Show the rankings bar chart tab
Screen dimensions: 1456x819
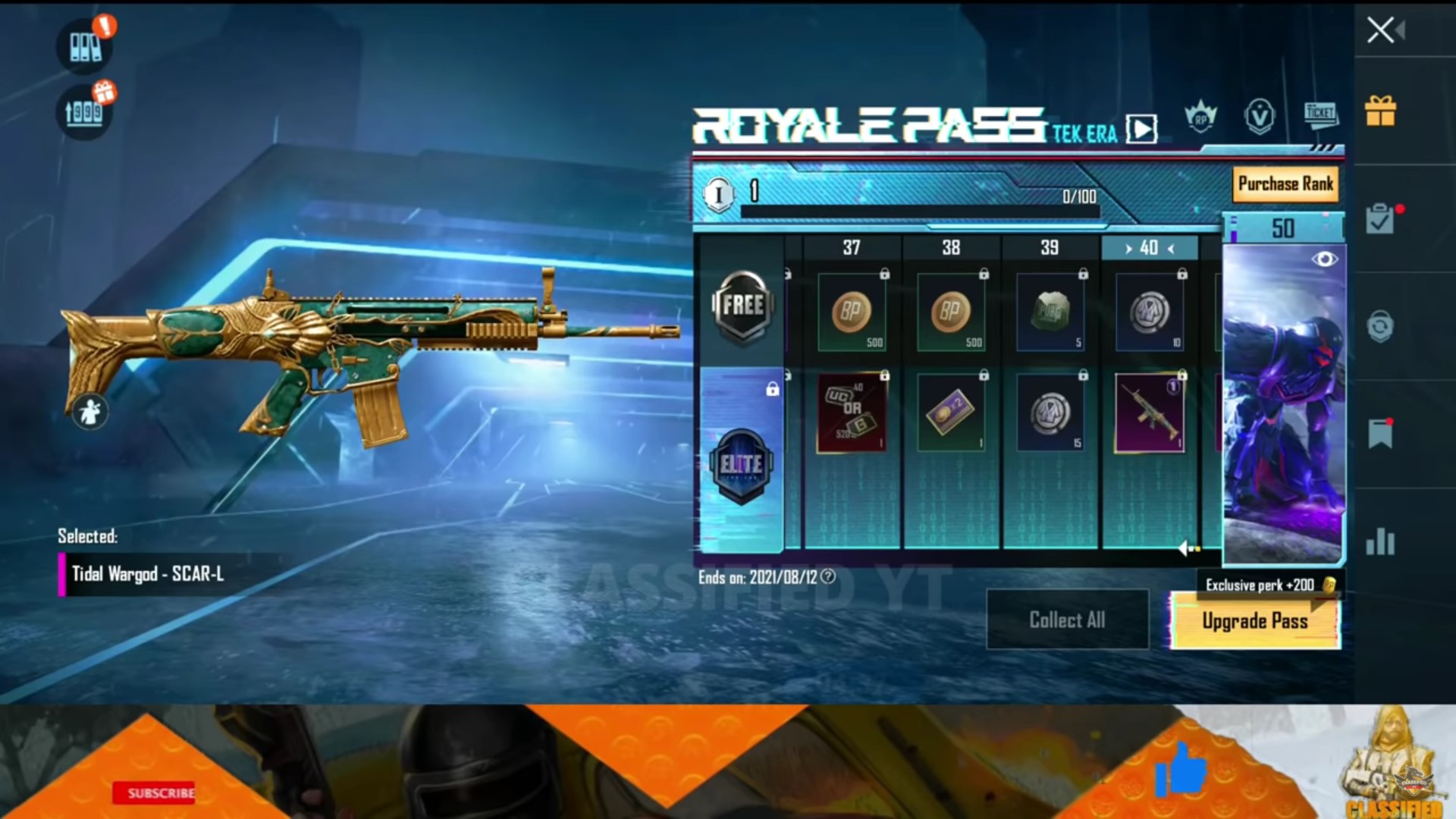pos(1380,541)
